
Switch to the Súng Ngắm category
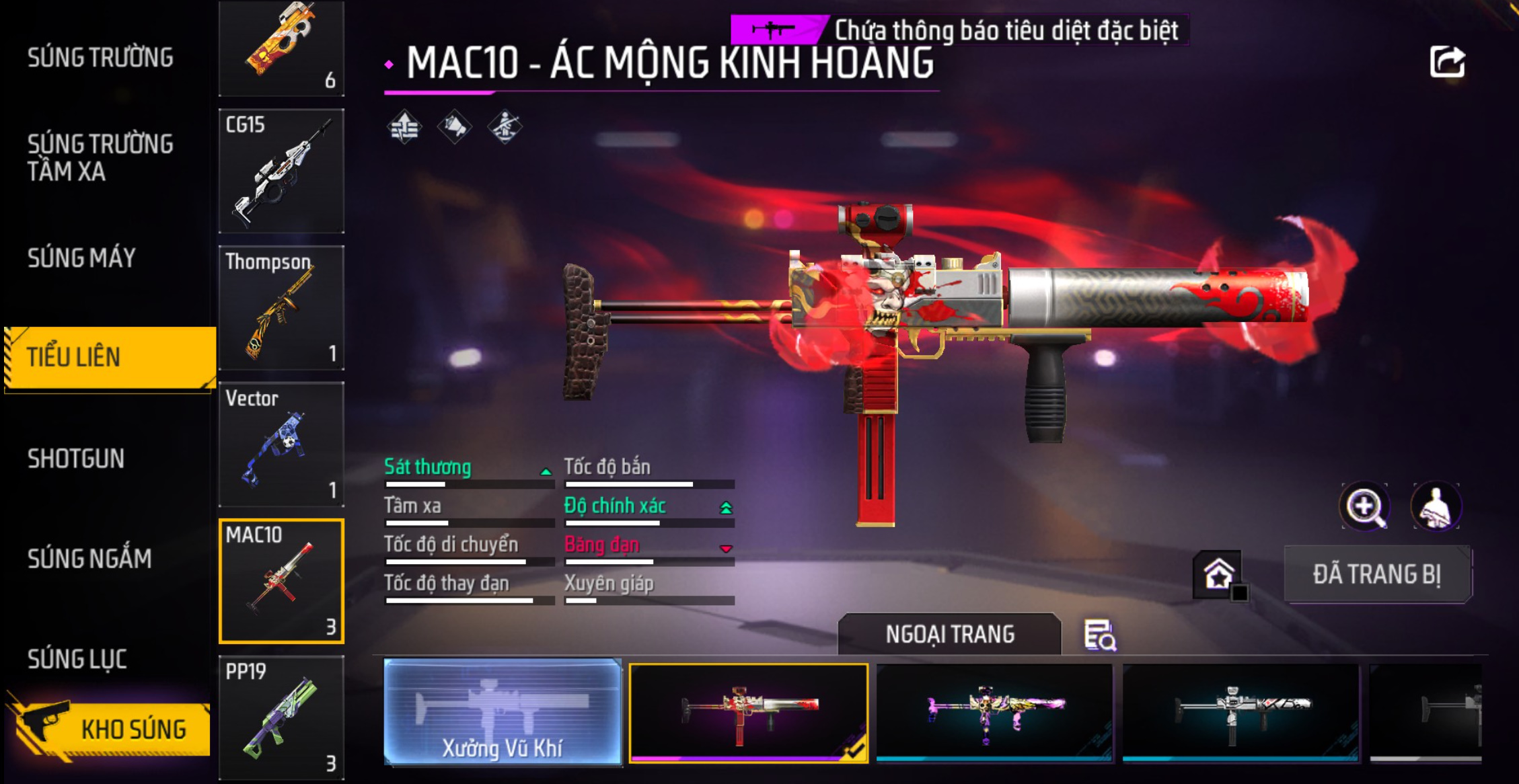click(x=89, y=559)
